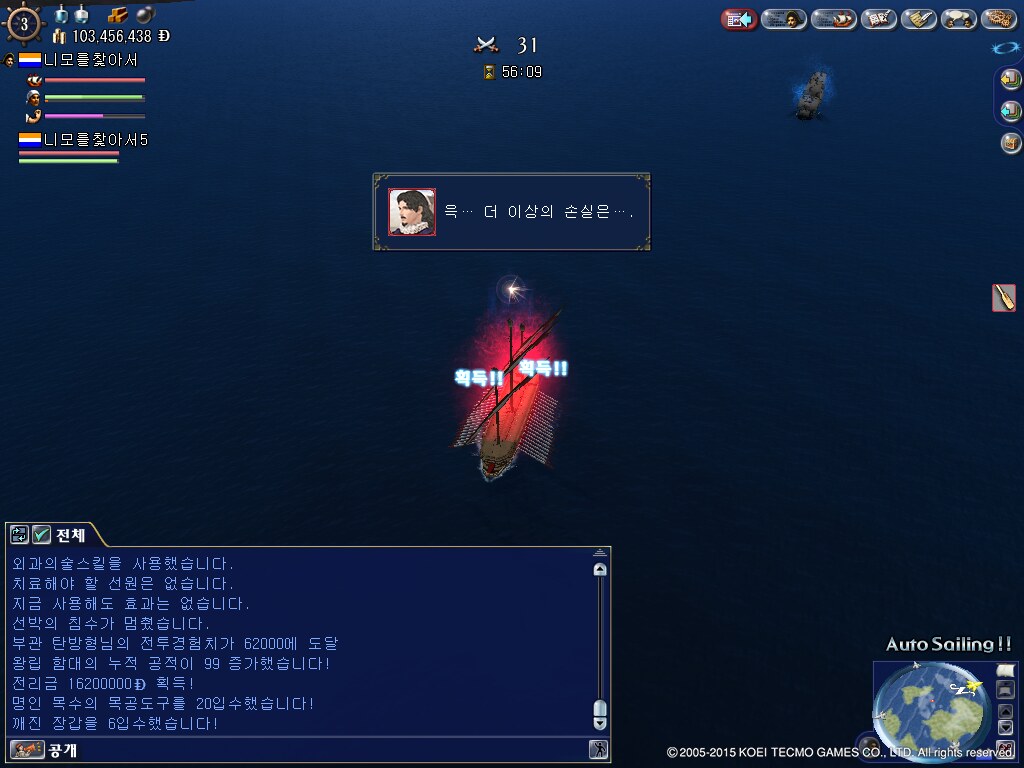Activate the oar skill icon
This screenshot has width=1024, height=768.
(1004, 298)
